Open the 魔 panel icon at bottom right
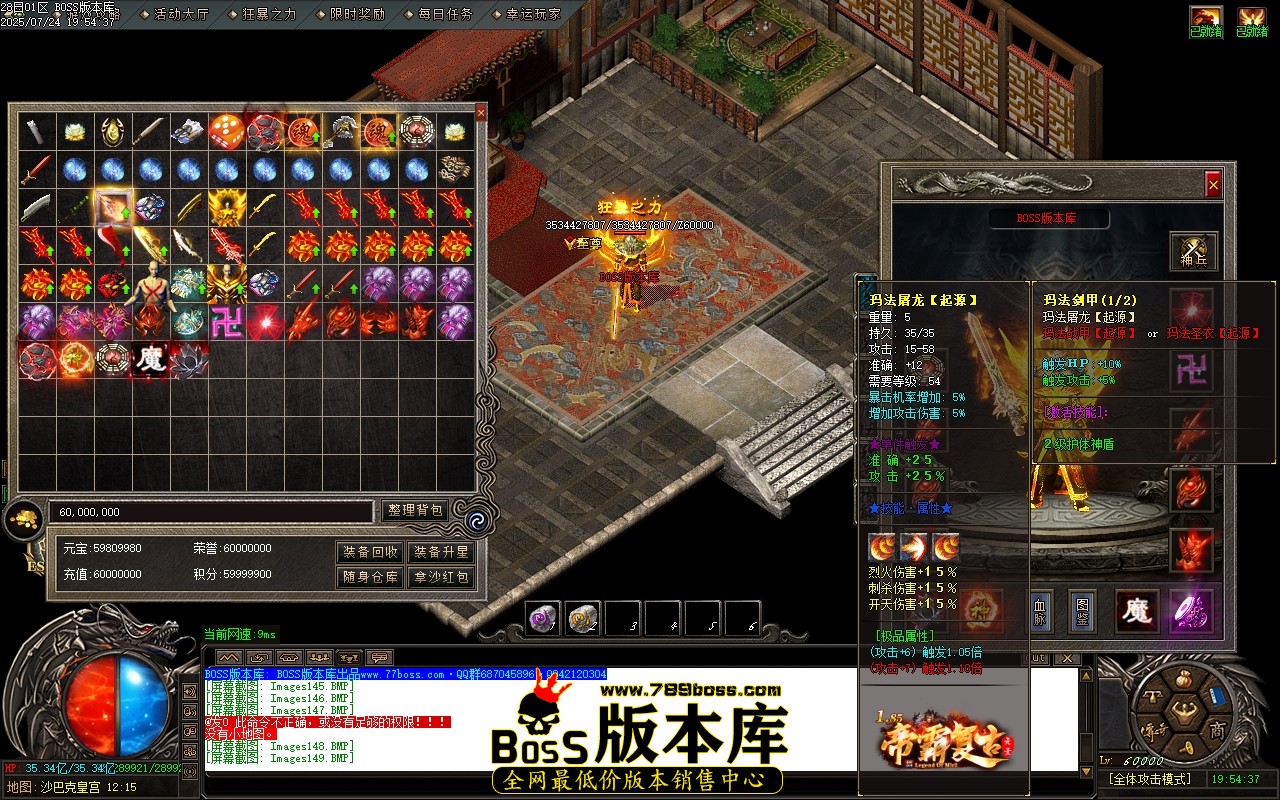1280x800 pixels. pos(1138,612)
